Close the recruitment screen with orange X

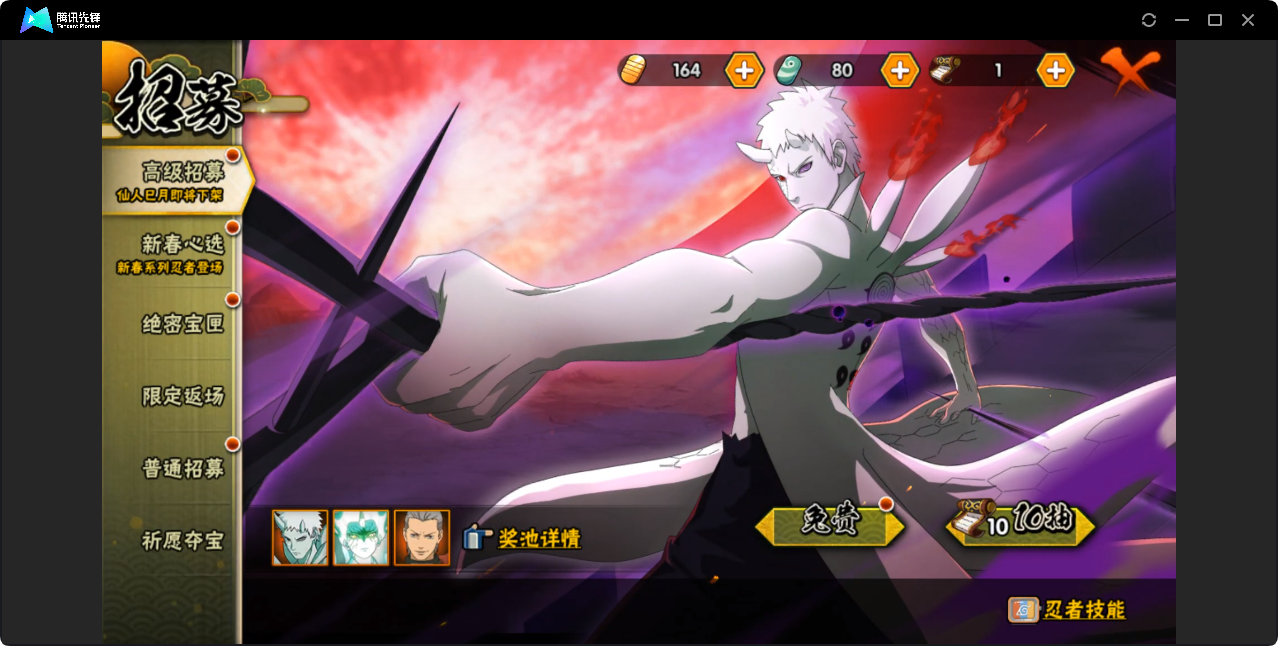click(x=1129, y=71)
